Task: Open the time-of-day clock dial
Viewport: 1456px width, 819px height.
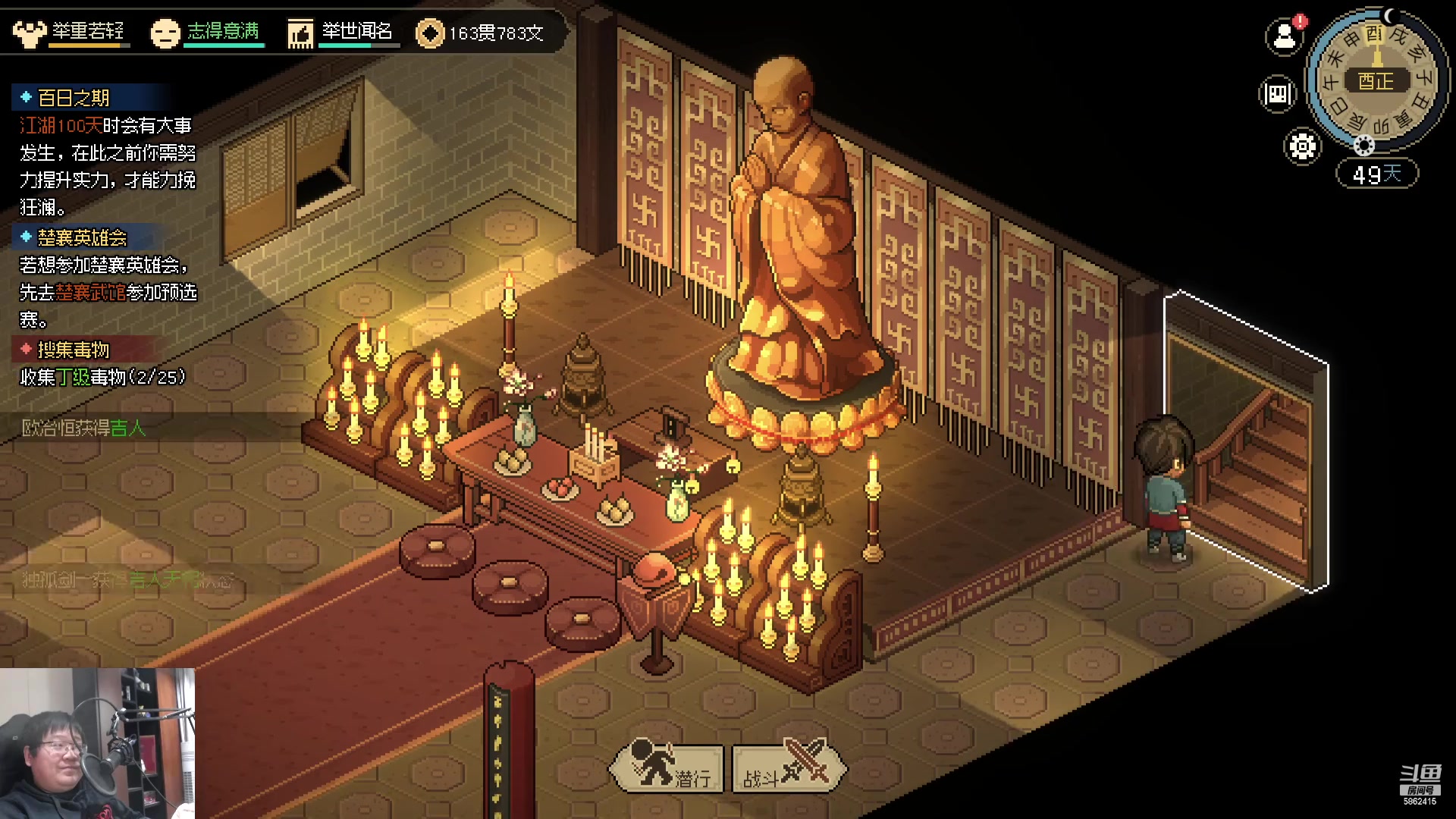Action: (1375, 80)
